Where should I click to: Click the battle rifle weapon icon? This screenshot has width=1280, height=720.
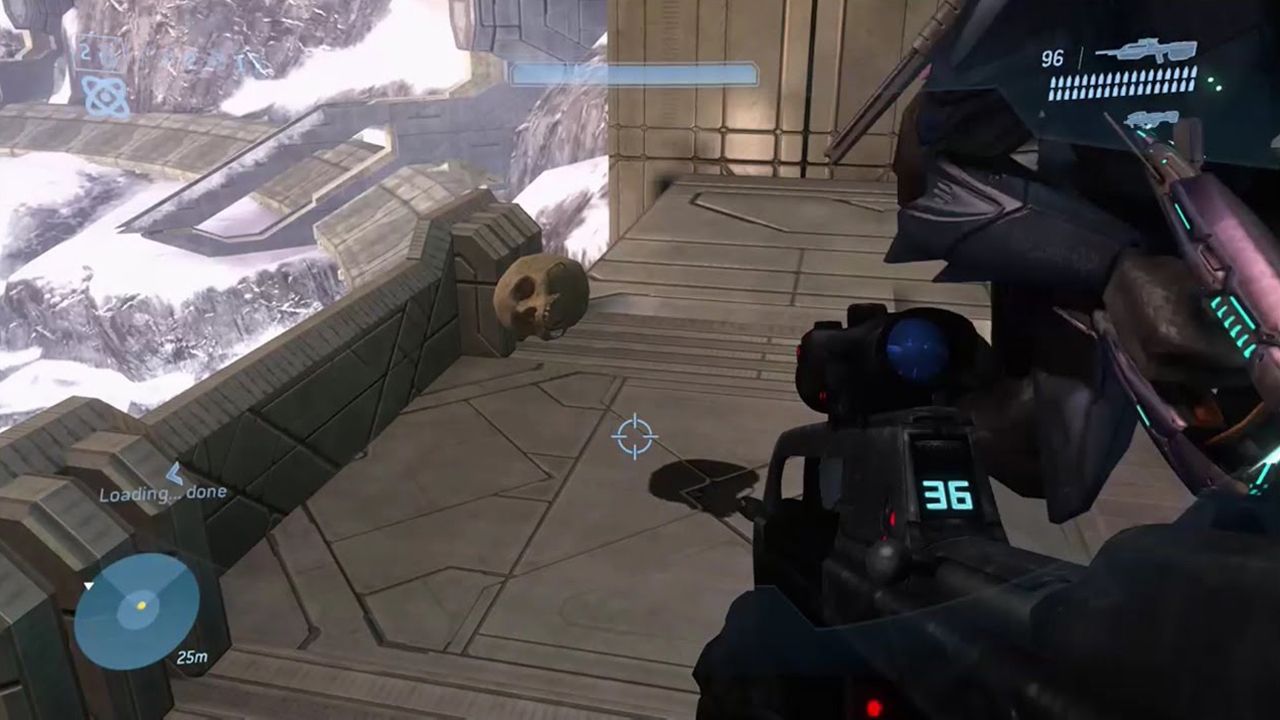[x=1148, y=51]
